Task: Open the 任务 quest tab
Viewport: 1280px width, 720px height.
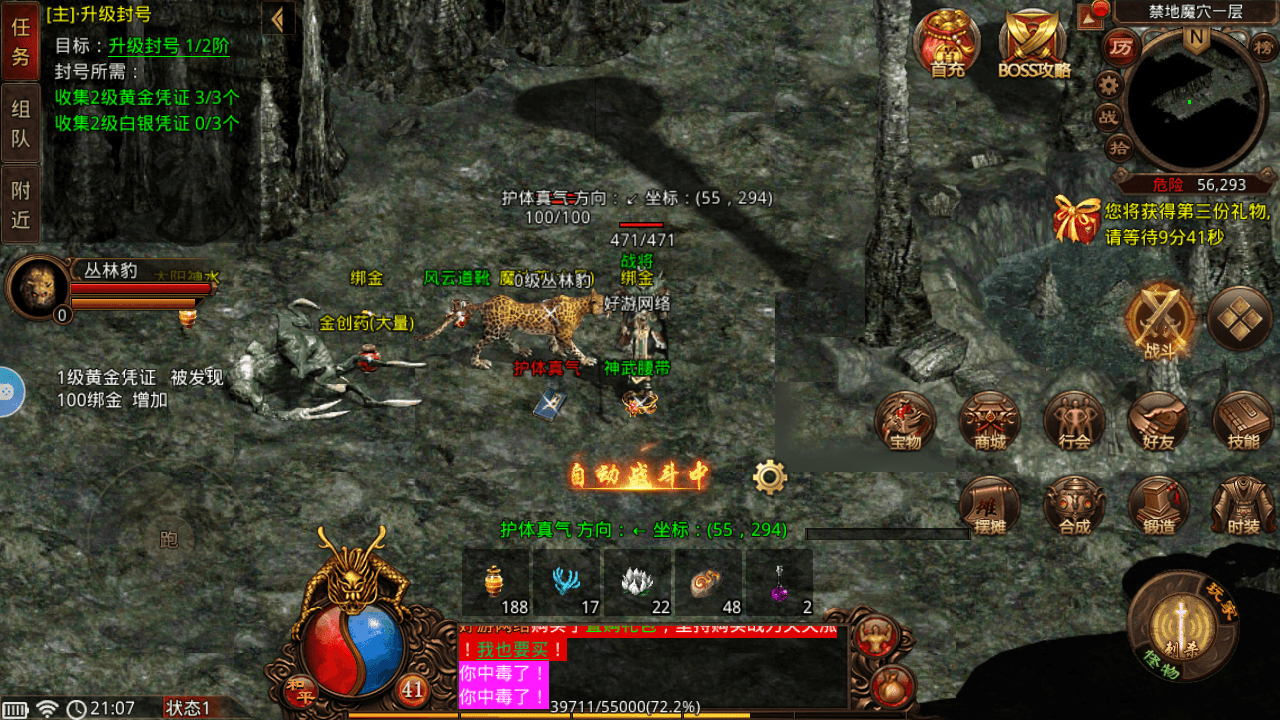Action: pos(20,42)
